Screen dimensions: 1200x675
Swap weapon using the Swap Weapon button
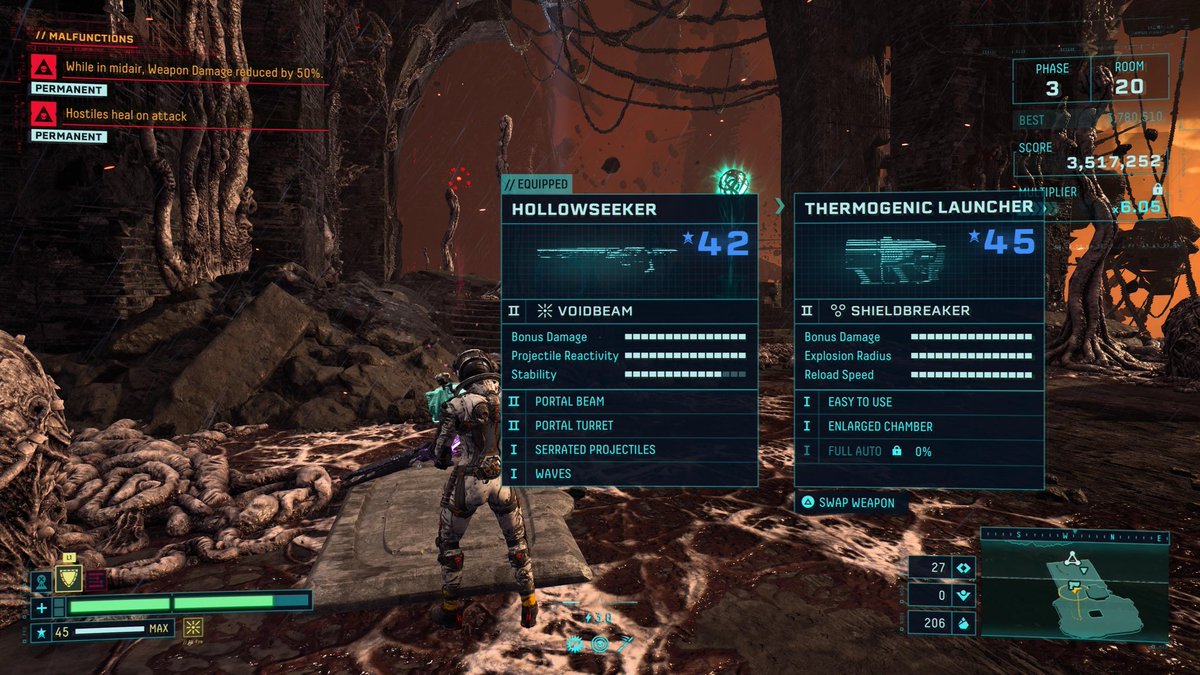pos(851,502)
